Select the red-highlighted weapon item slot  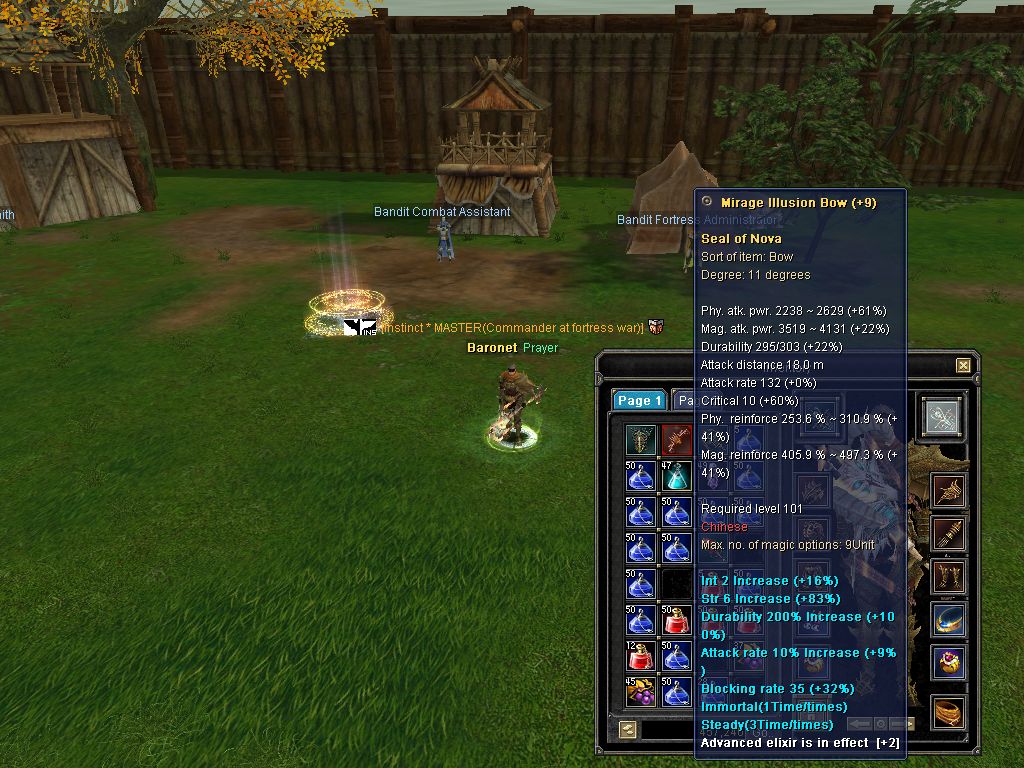pos(677,440)
